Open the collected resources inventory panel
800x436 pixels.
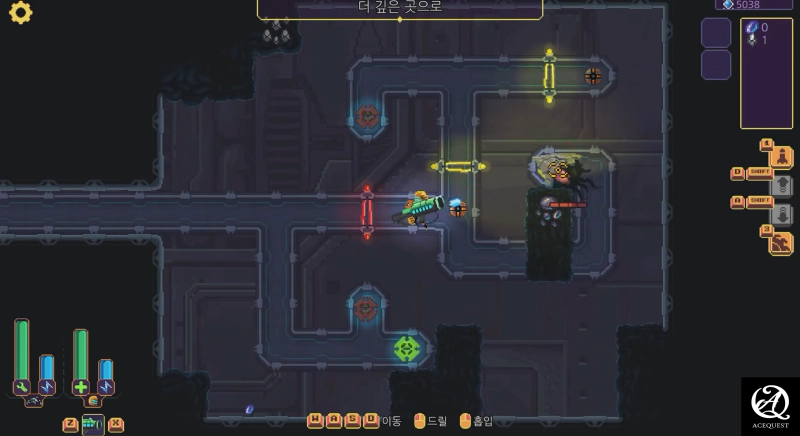pyautogui.click(x=766, y=73)
